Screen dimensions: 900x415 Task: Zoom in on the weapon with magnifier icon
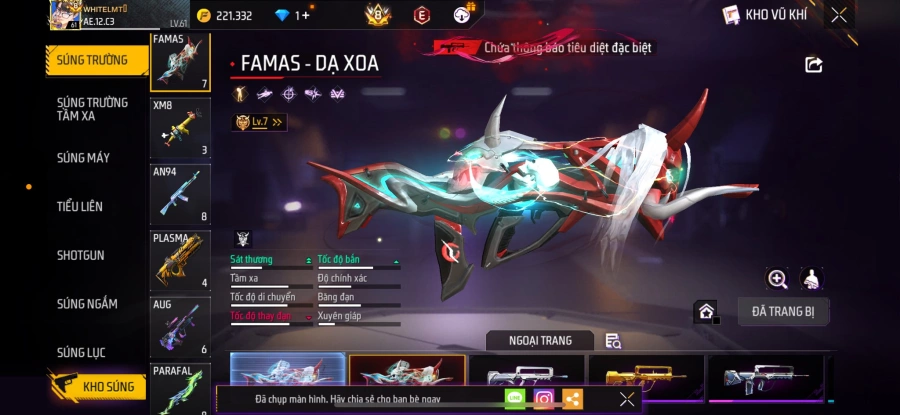tap(777, 279)
